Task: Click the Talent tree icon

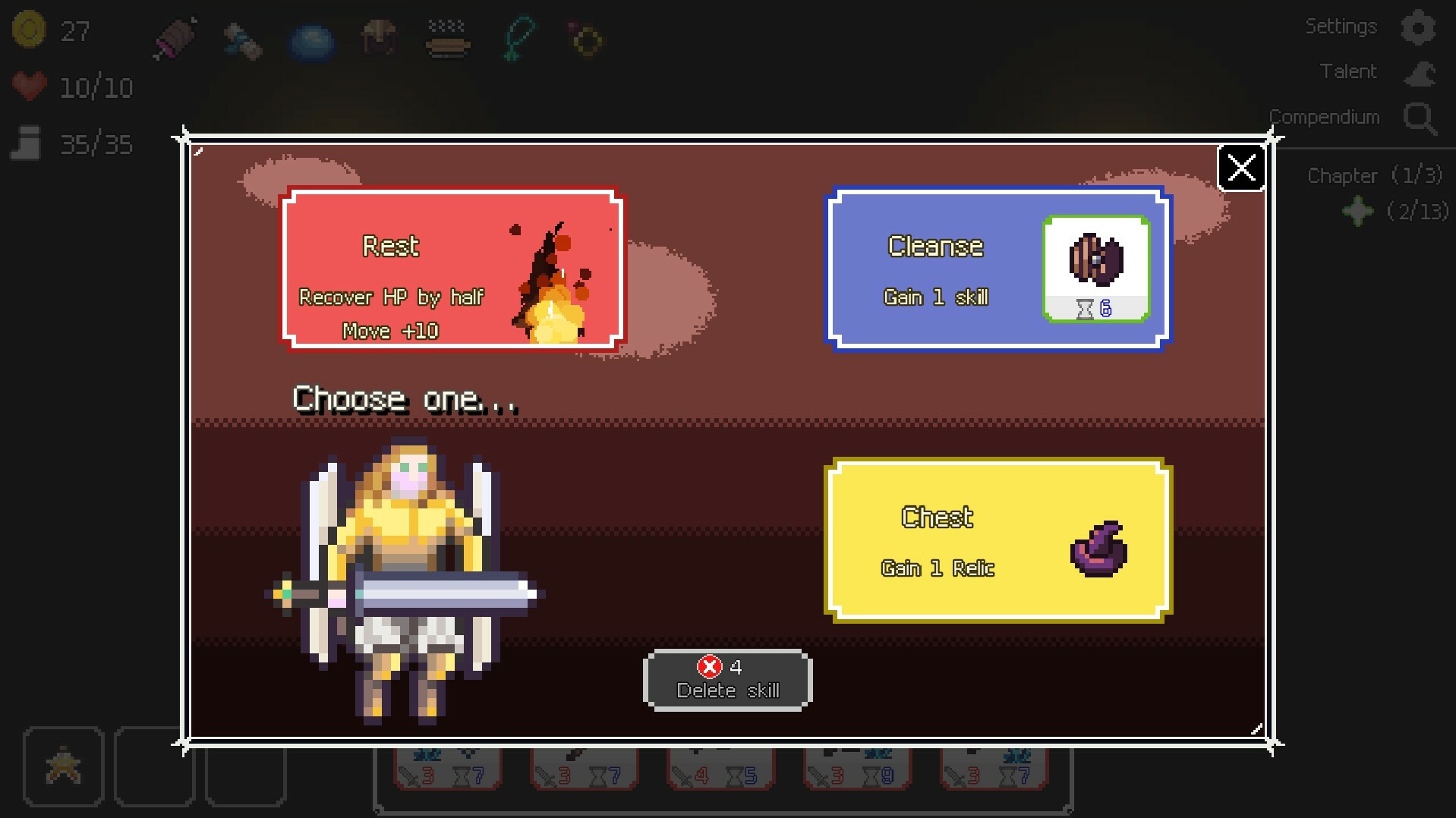Action: click(1419, 73)
